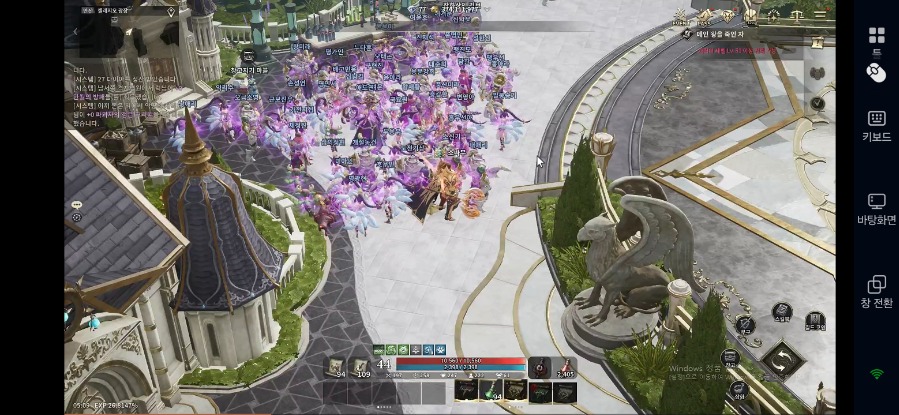Image resolution: width=899 pixels, height=415 pixels.
Task: Open the balance scales menu icon
Action: click(798, 15)
